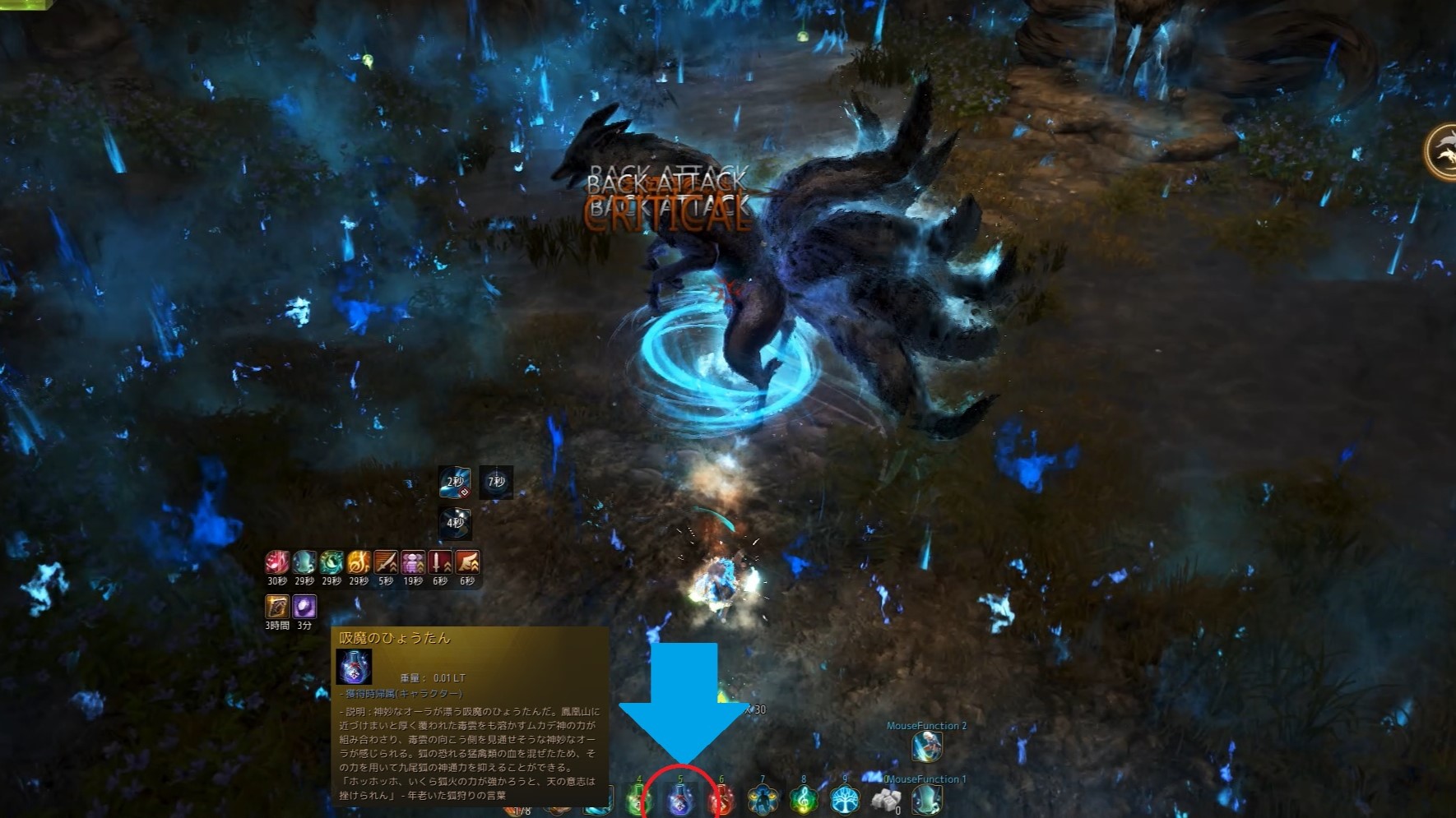1456x818 pixels.
Task: Select the red music note buff icon
Action: point(277,562)
